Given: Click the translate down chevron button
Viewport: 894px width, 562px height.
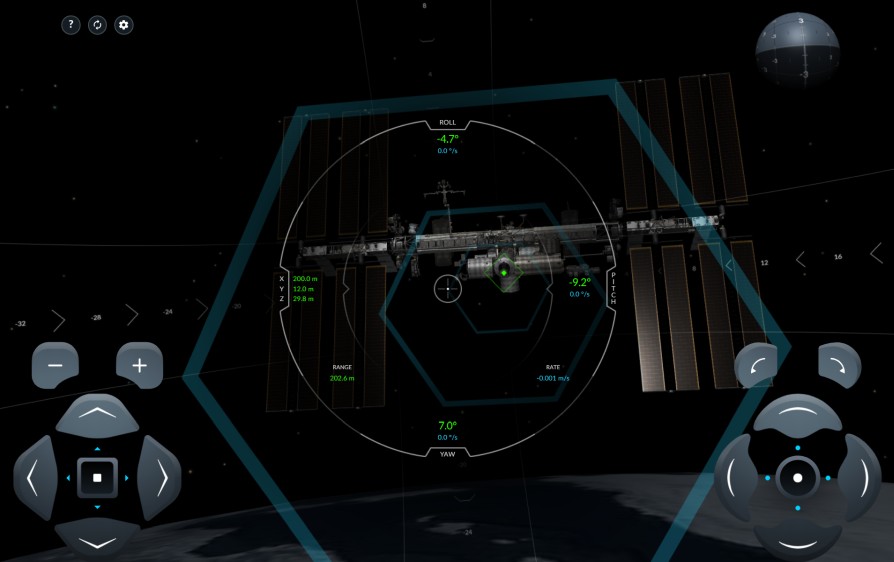Looking at the screenshot, I should (x=97, y=541).
